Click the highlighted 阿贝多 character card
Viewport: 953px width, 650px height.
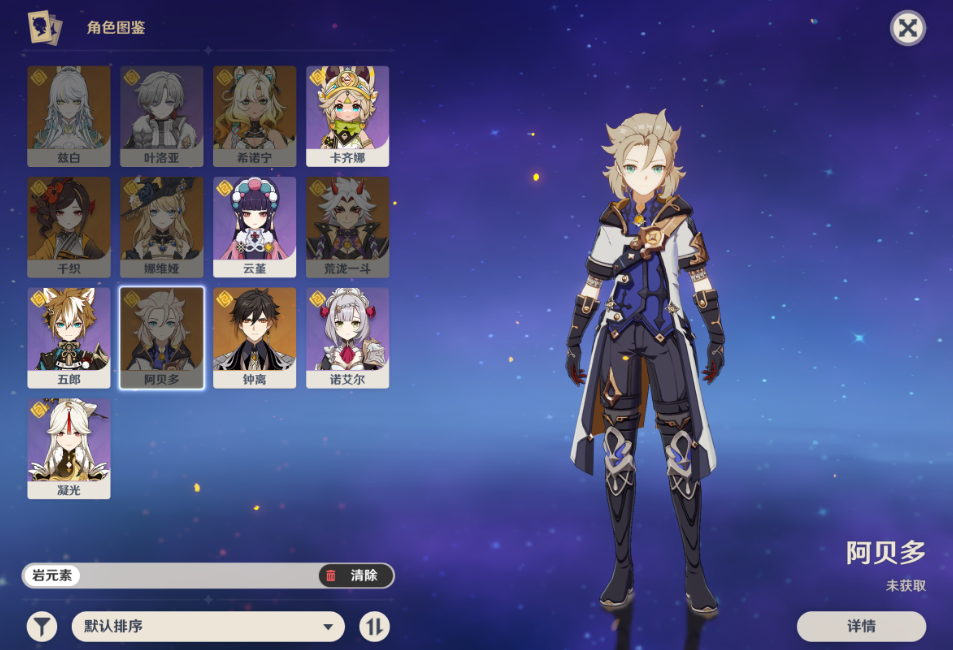(162, 338)
